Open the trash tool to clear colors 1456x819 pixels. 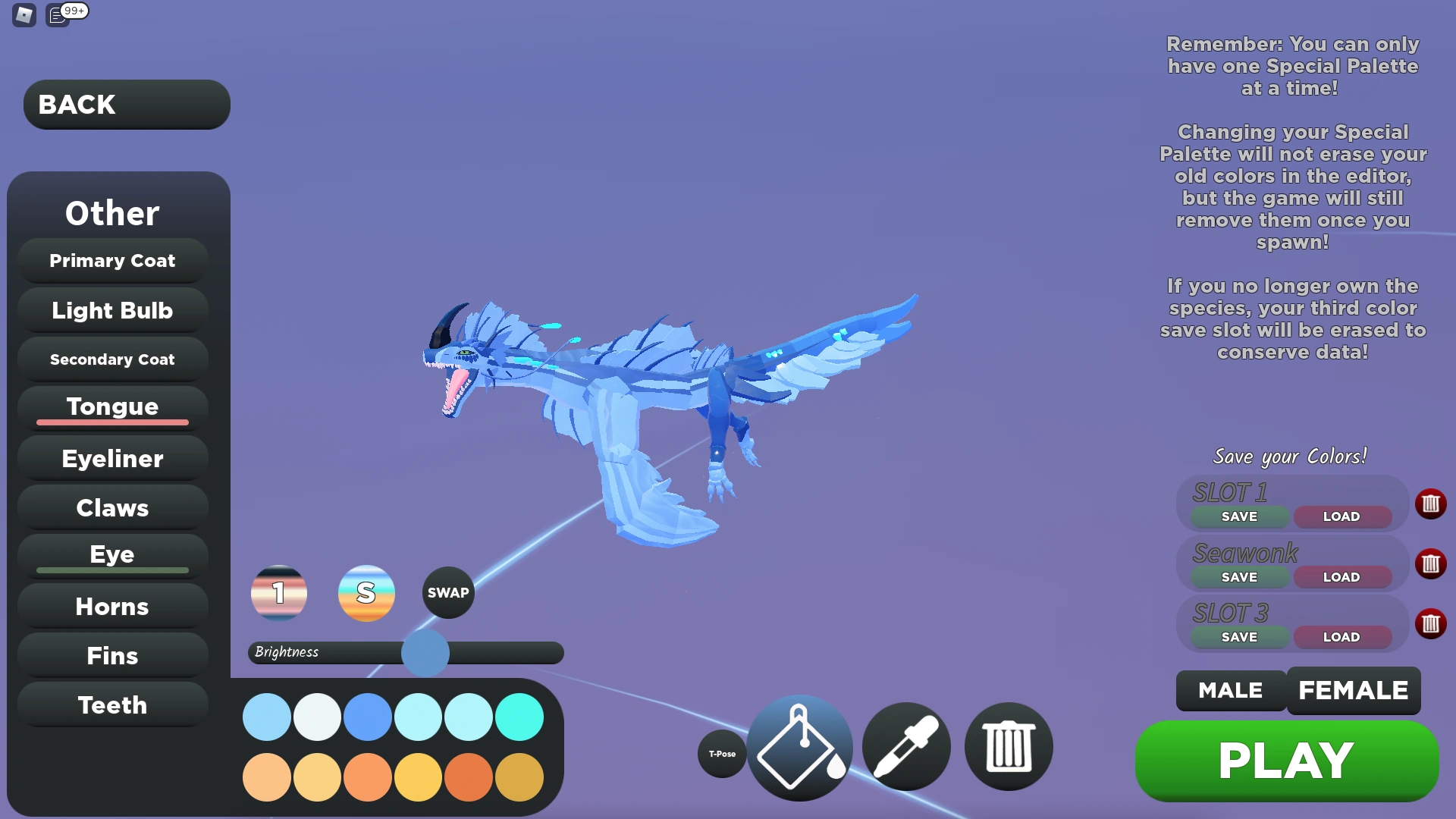click(1009, 747)
